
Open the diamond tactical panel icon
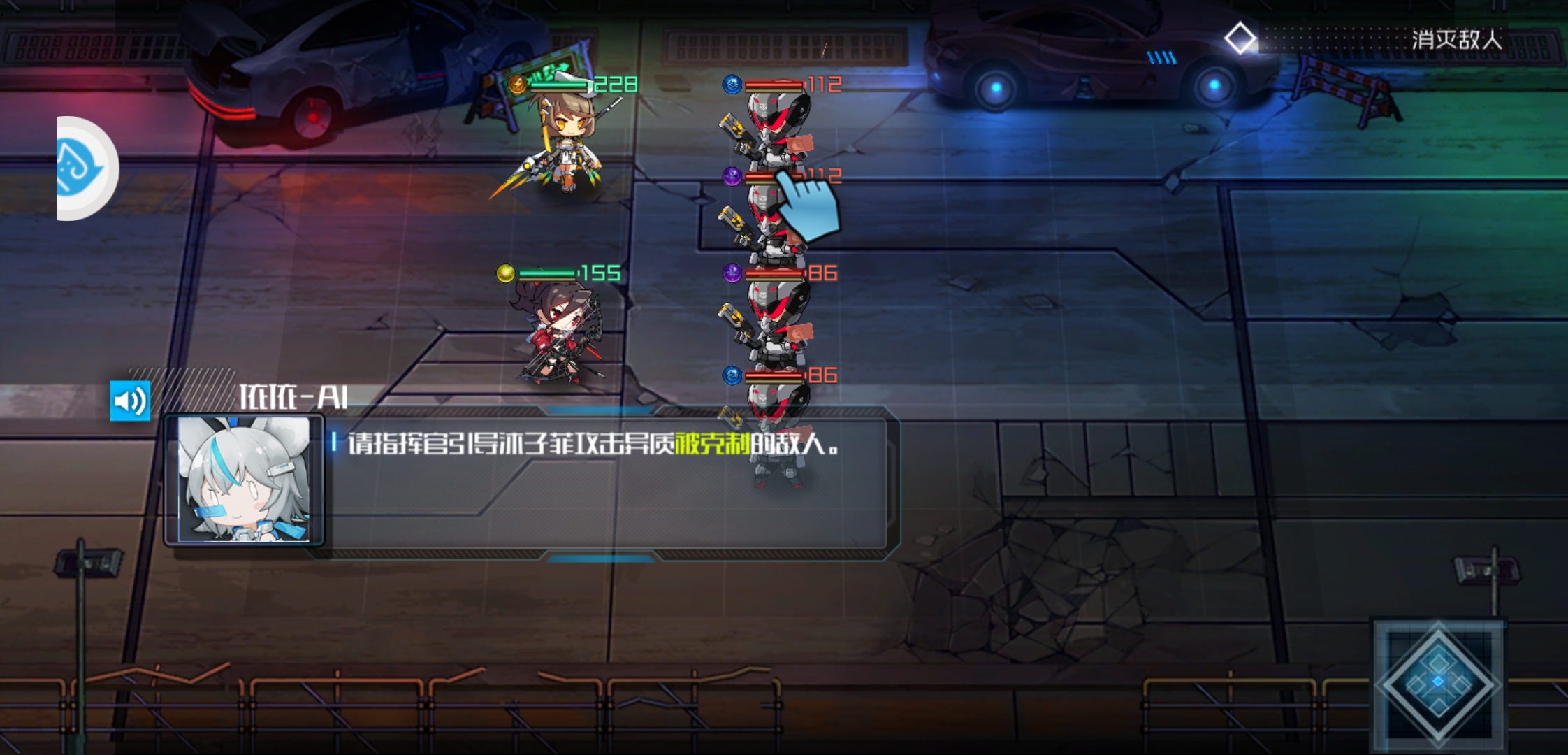[1438, 682]
